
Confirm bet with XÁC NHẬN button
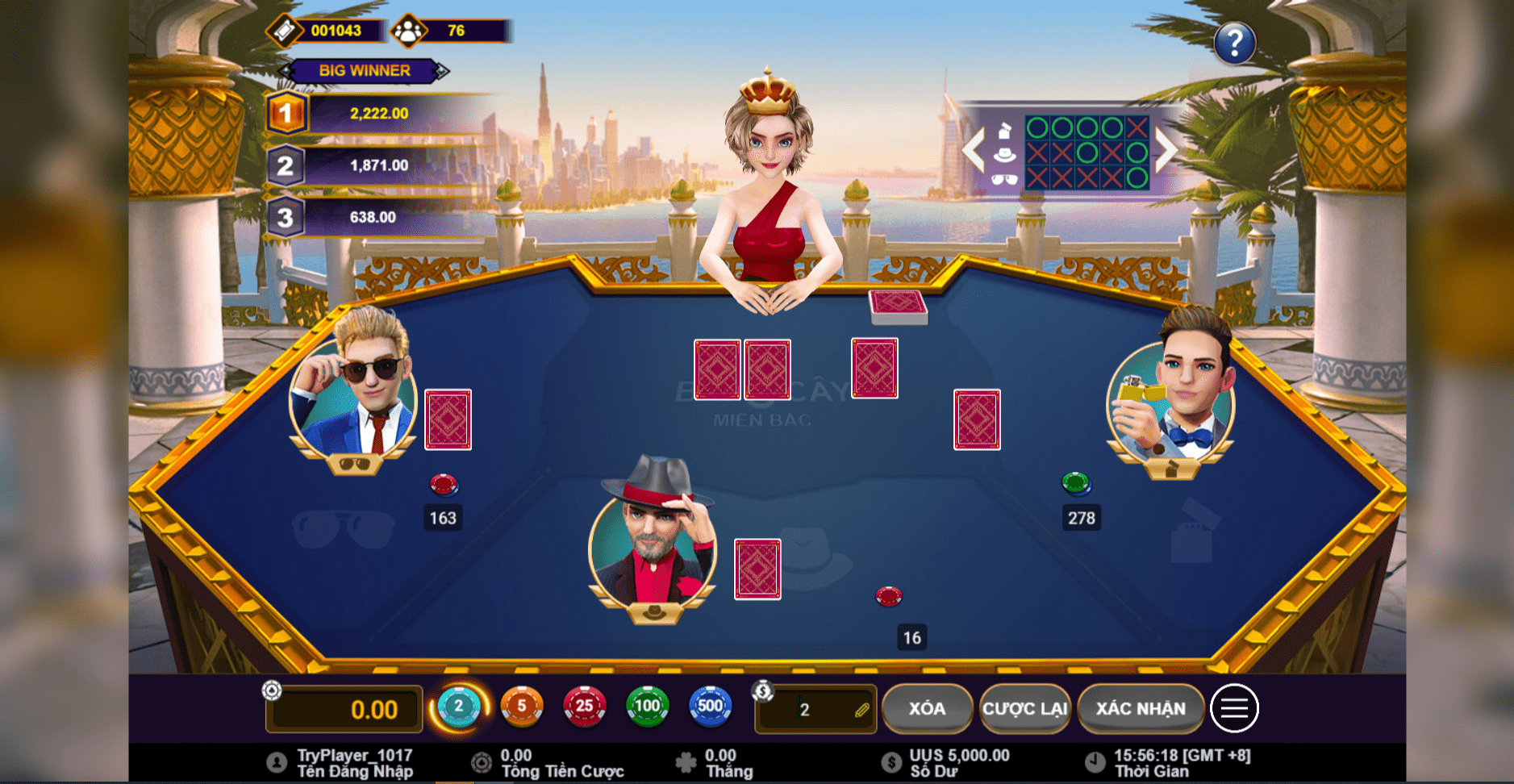coord(1140,708)
